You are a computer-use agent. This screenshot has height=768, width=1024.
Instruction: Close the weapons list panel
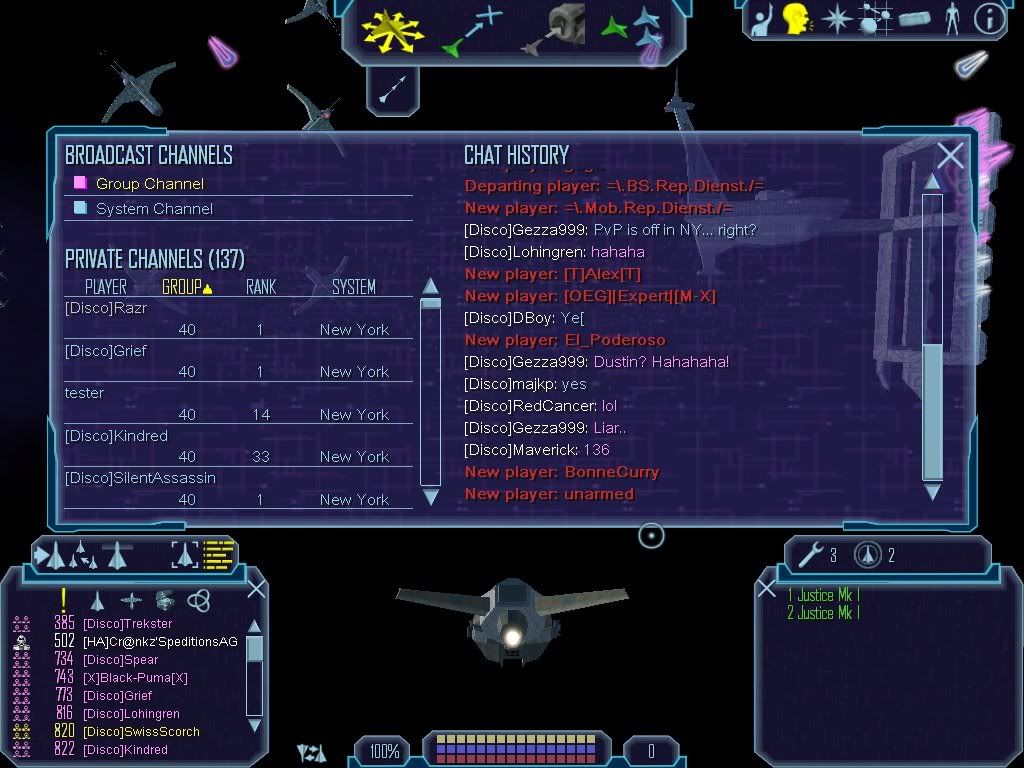click(x=766, y=589)
